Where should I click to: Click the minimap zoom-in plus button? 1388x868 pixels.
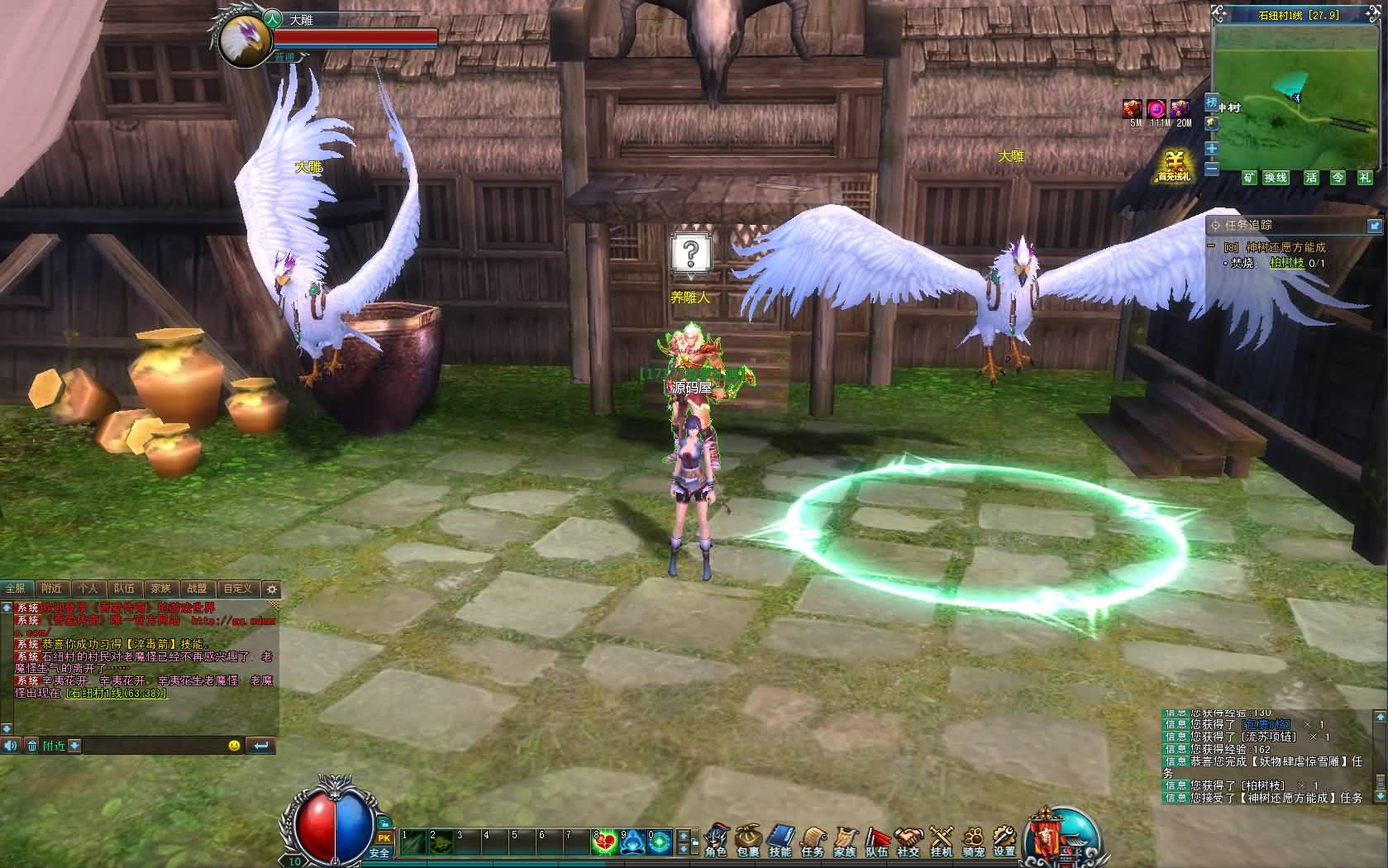(1212, 149)
